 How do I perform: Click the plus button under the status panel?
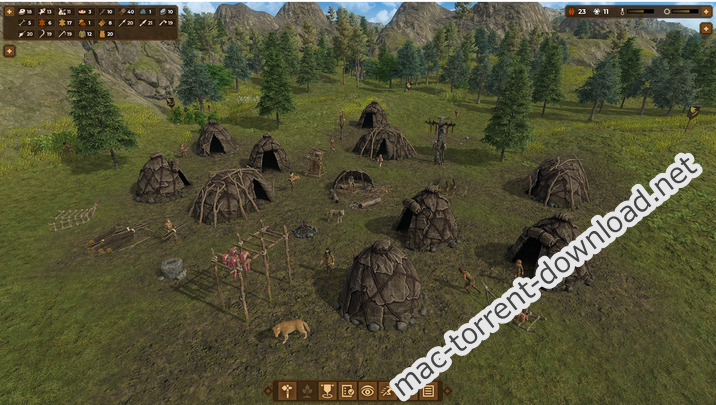pyautogui.click(x=708, y=28)
